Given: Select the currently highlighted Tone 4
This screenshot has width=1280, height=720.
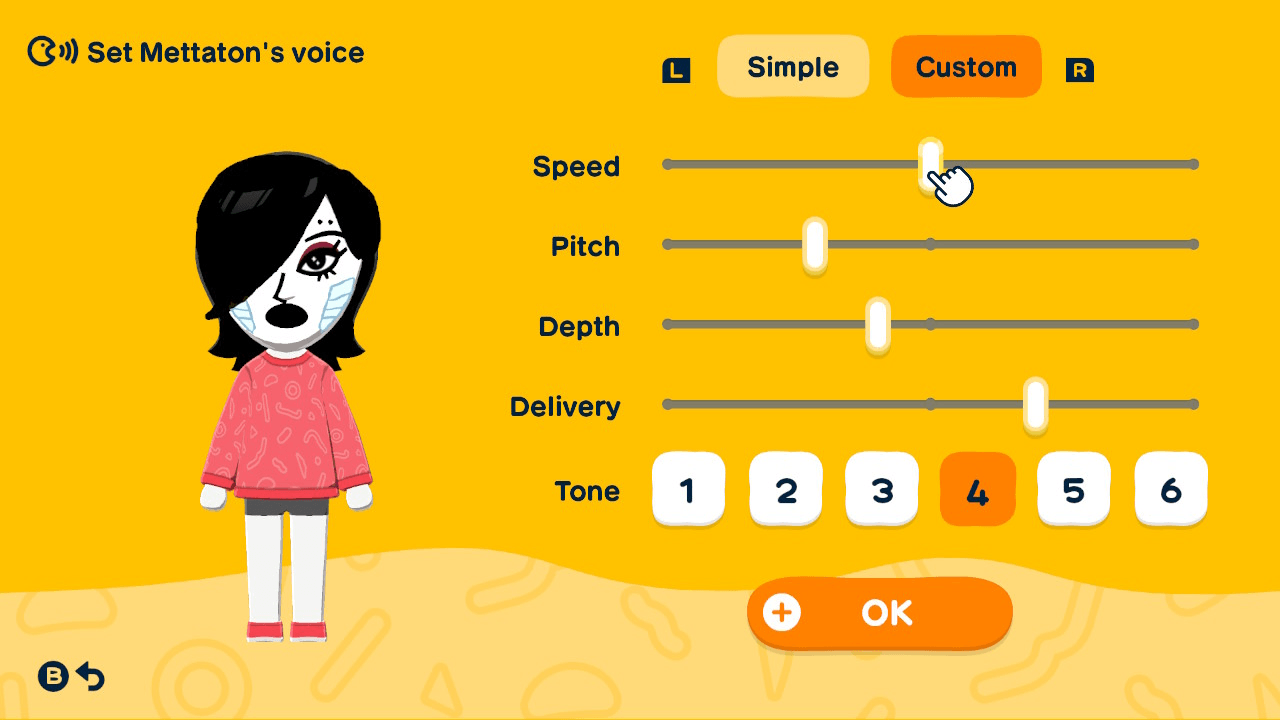Looking at the screenshot, I should [x=978, y=489].
